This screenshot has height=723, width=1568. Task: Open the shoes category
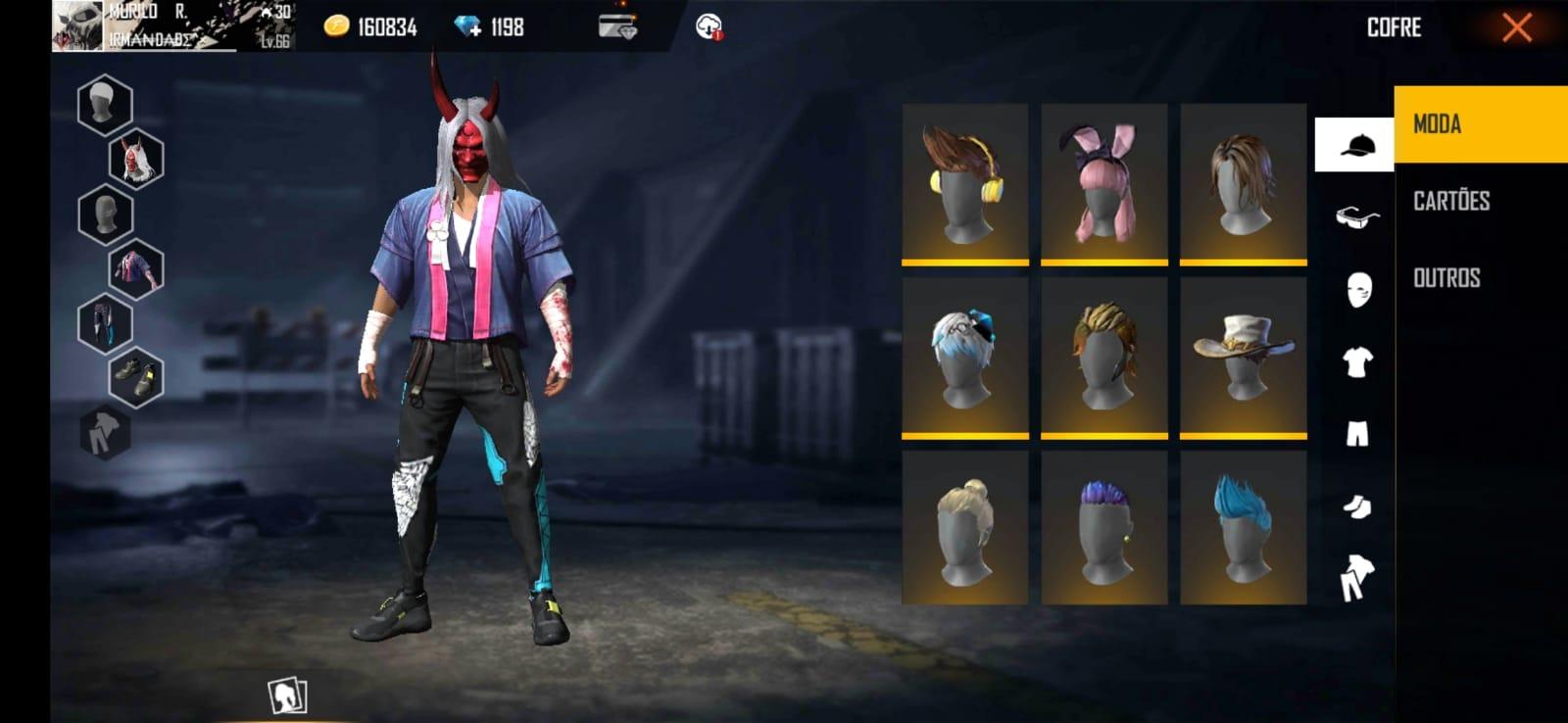(1357, 506)
